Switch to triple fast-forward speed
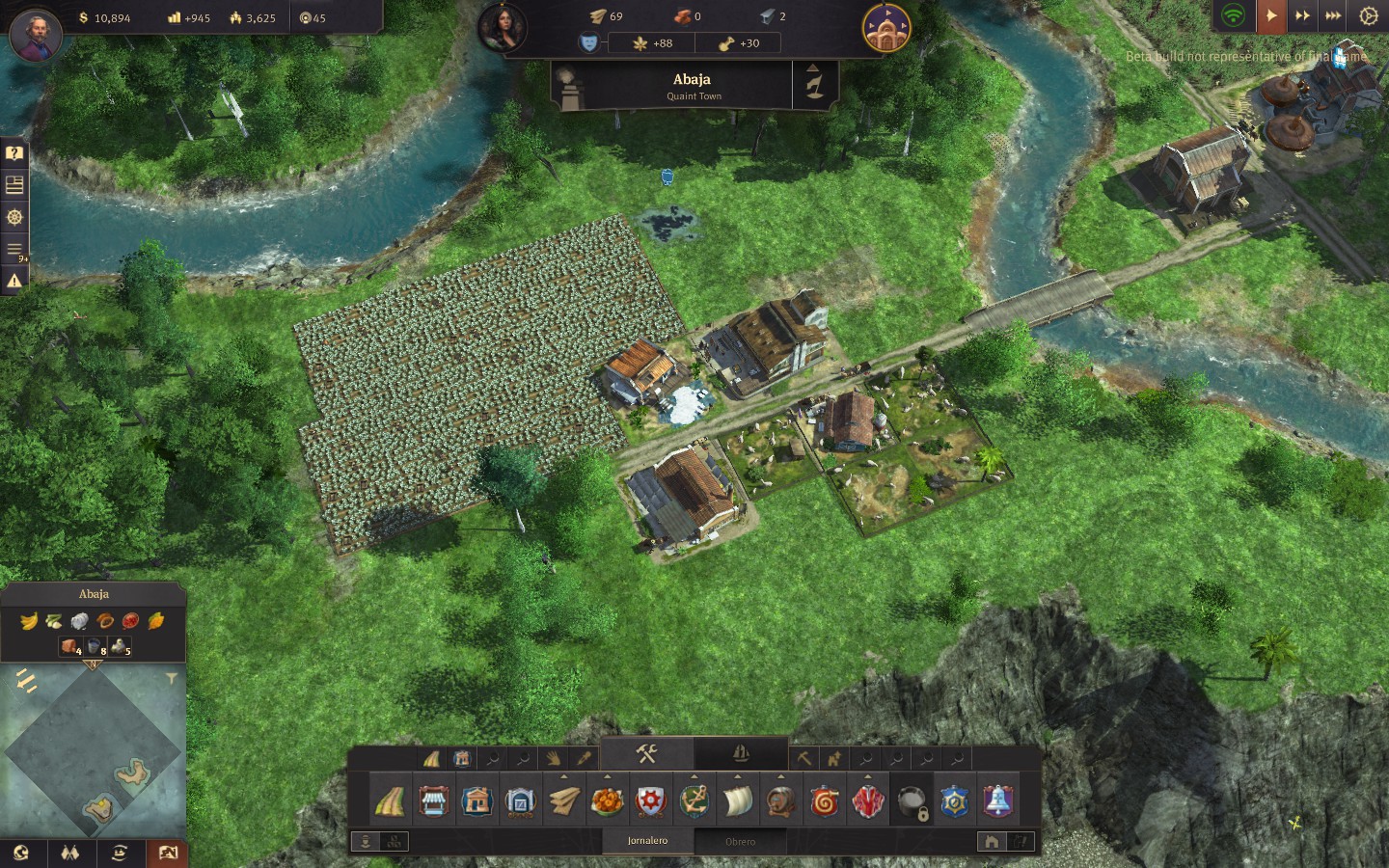1389x868 pixels. click(x=1333, y=15)
